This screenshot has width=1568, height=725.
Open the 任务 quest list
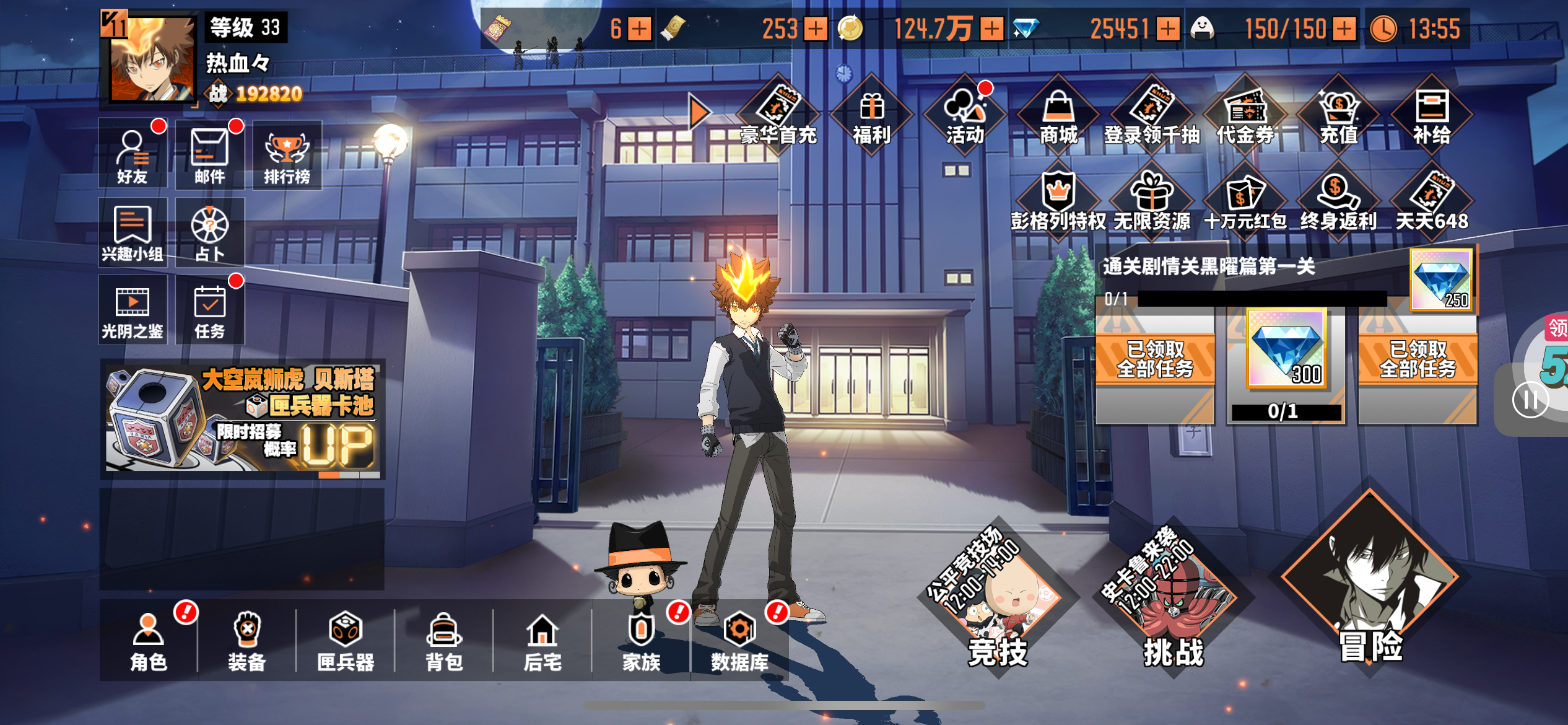[209, 310]
